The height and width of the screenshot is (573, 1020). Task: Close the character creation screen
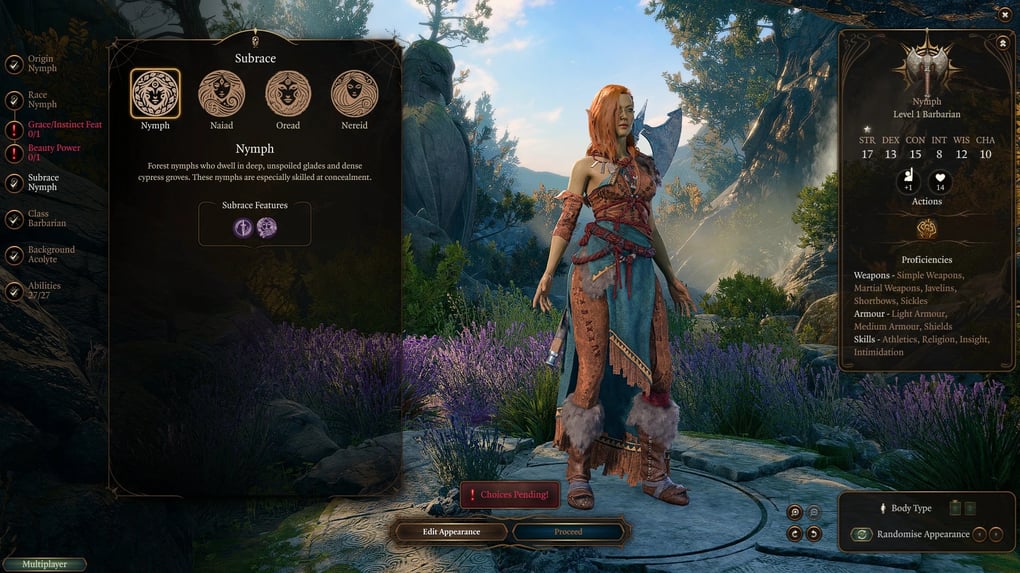click(1005, 14)
